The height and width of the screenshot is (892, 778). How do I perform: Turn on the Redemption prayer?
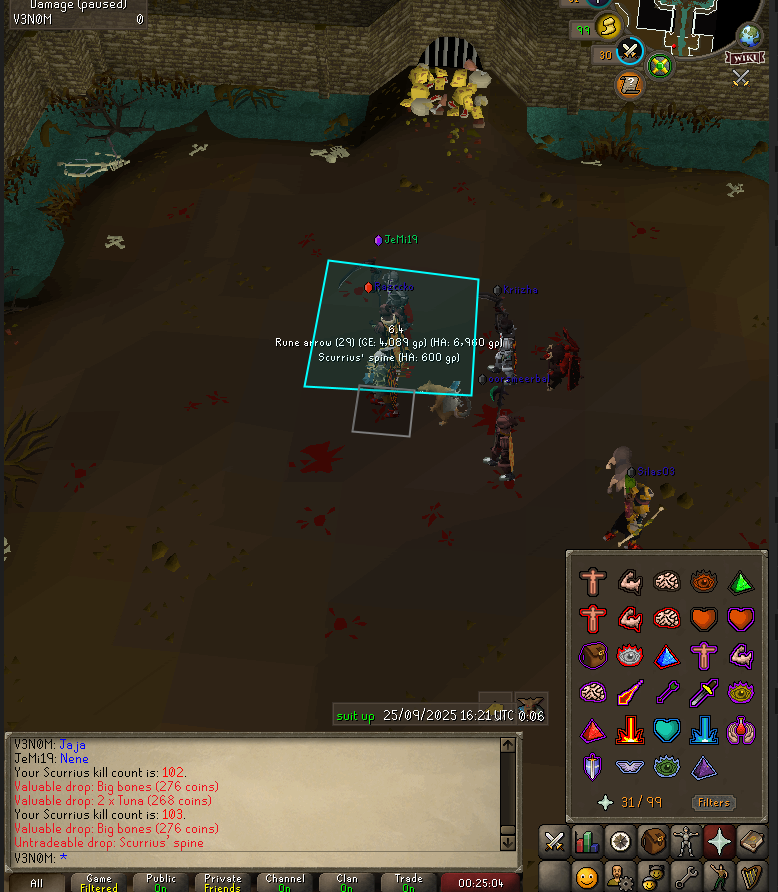tap(667, 731)
